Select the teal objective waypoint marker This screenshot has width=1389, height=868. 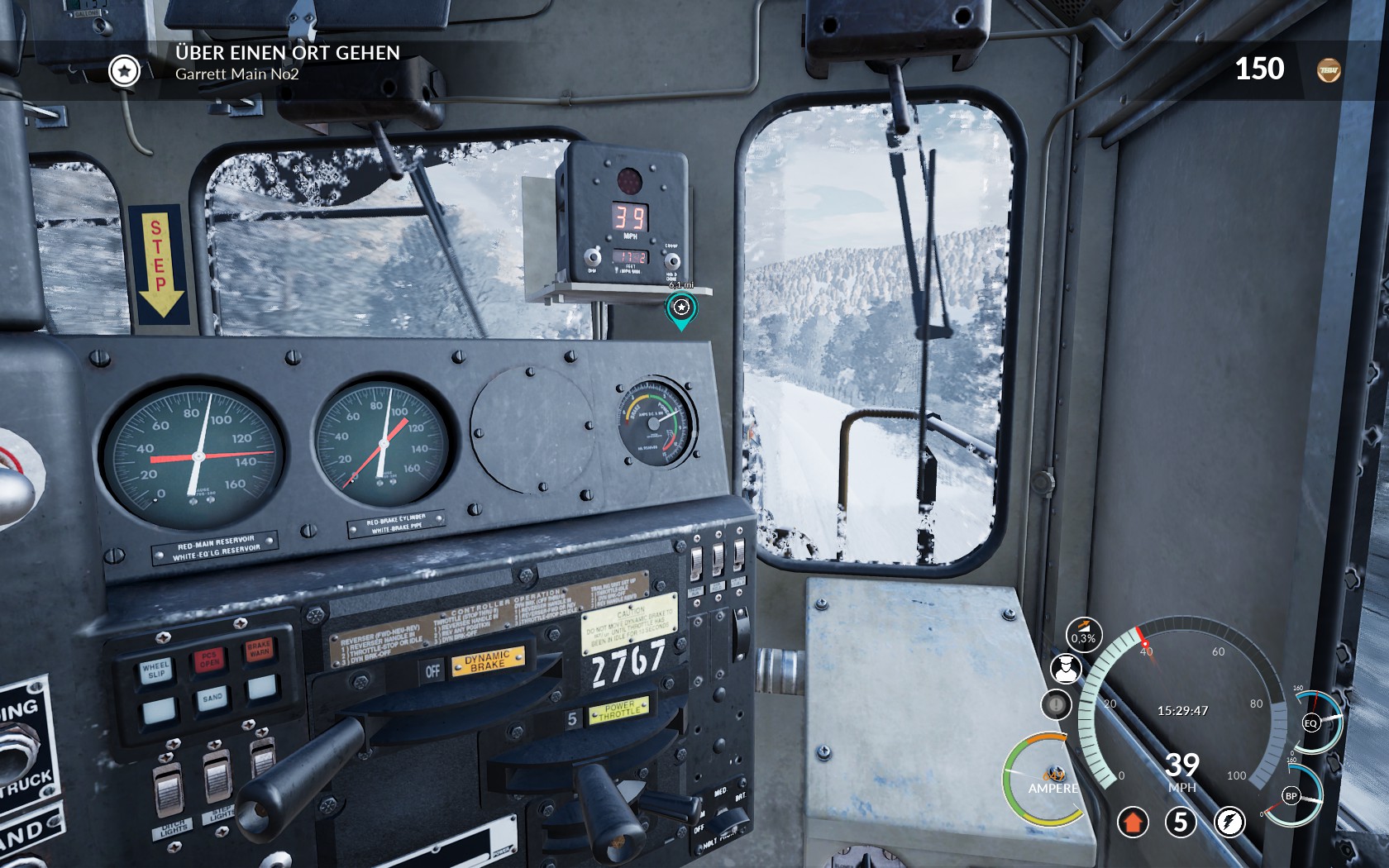[x=680, y=309]
